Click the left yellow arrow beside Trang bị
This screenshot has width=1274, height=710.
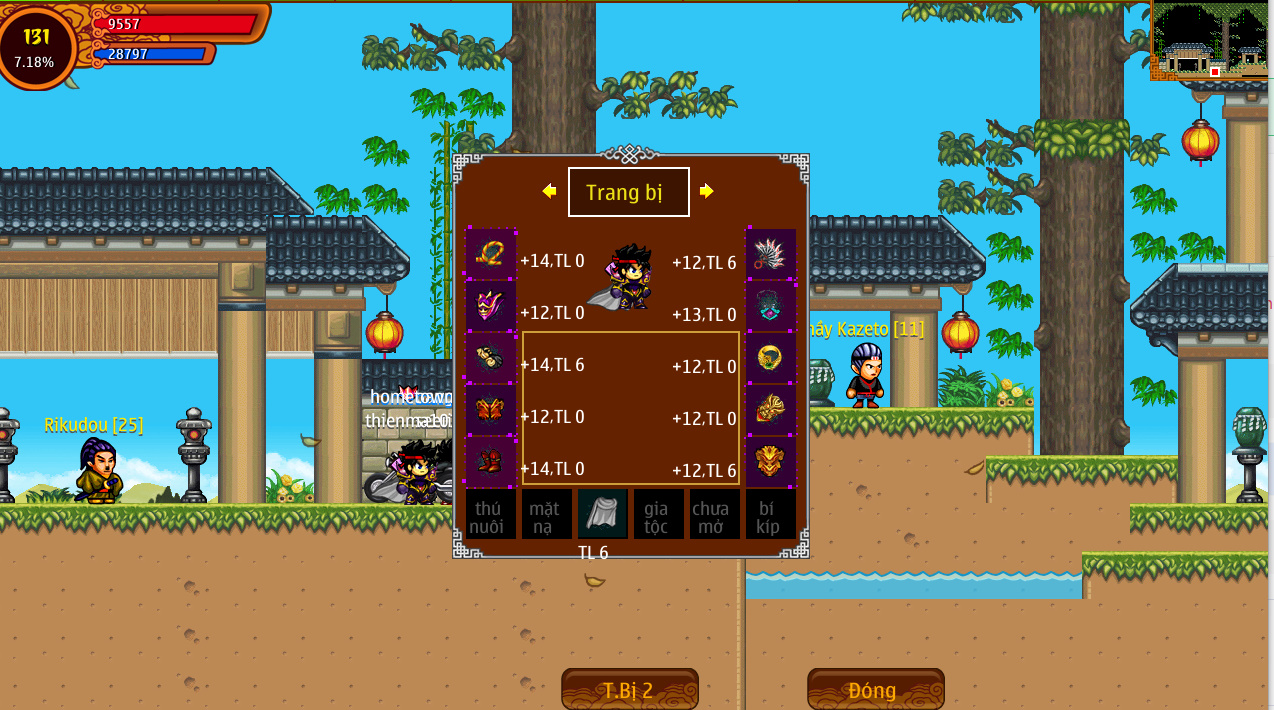pos(549,191)
